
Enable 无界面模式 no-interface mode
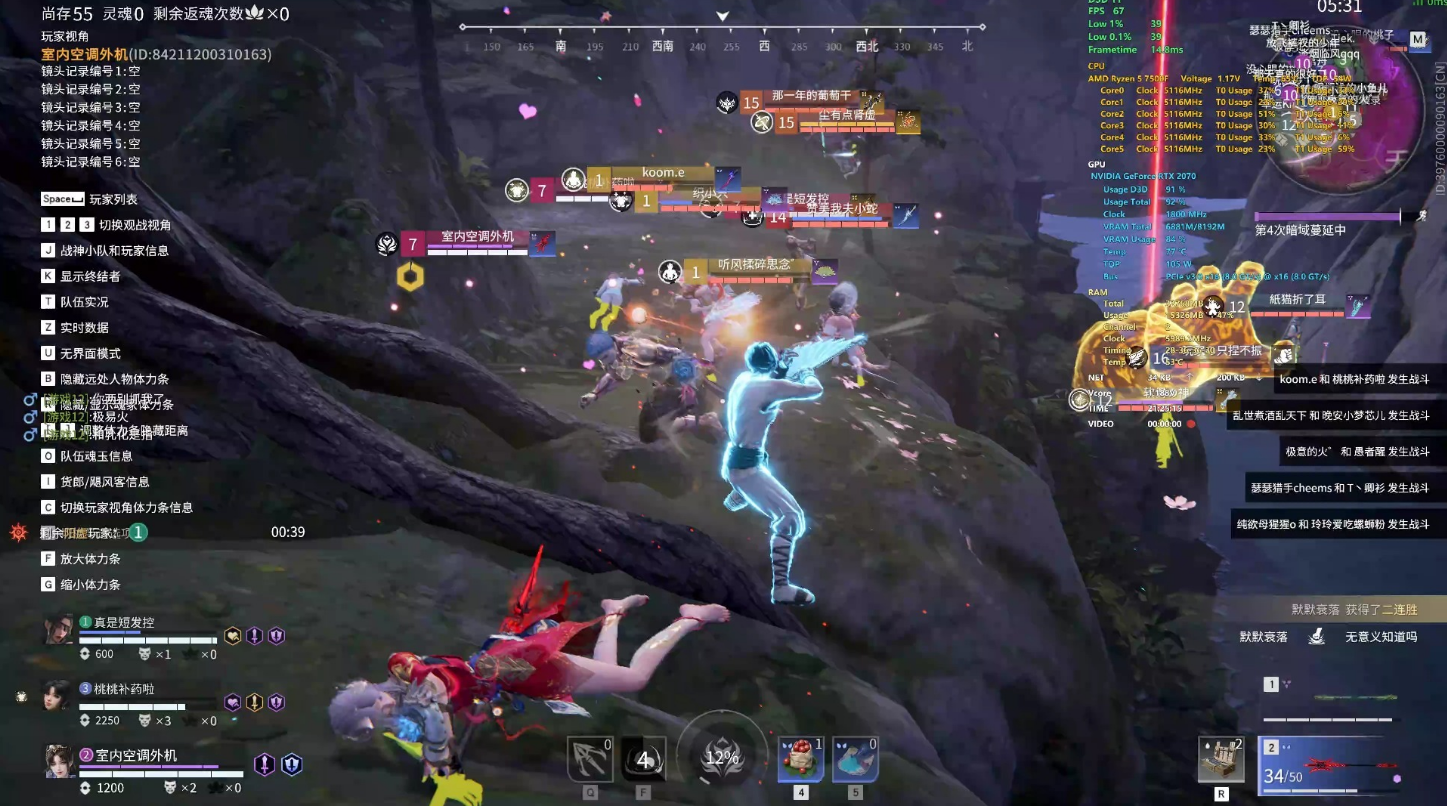click(x=90, y=353)
